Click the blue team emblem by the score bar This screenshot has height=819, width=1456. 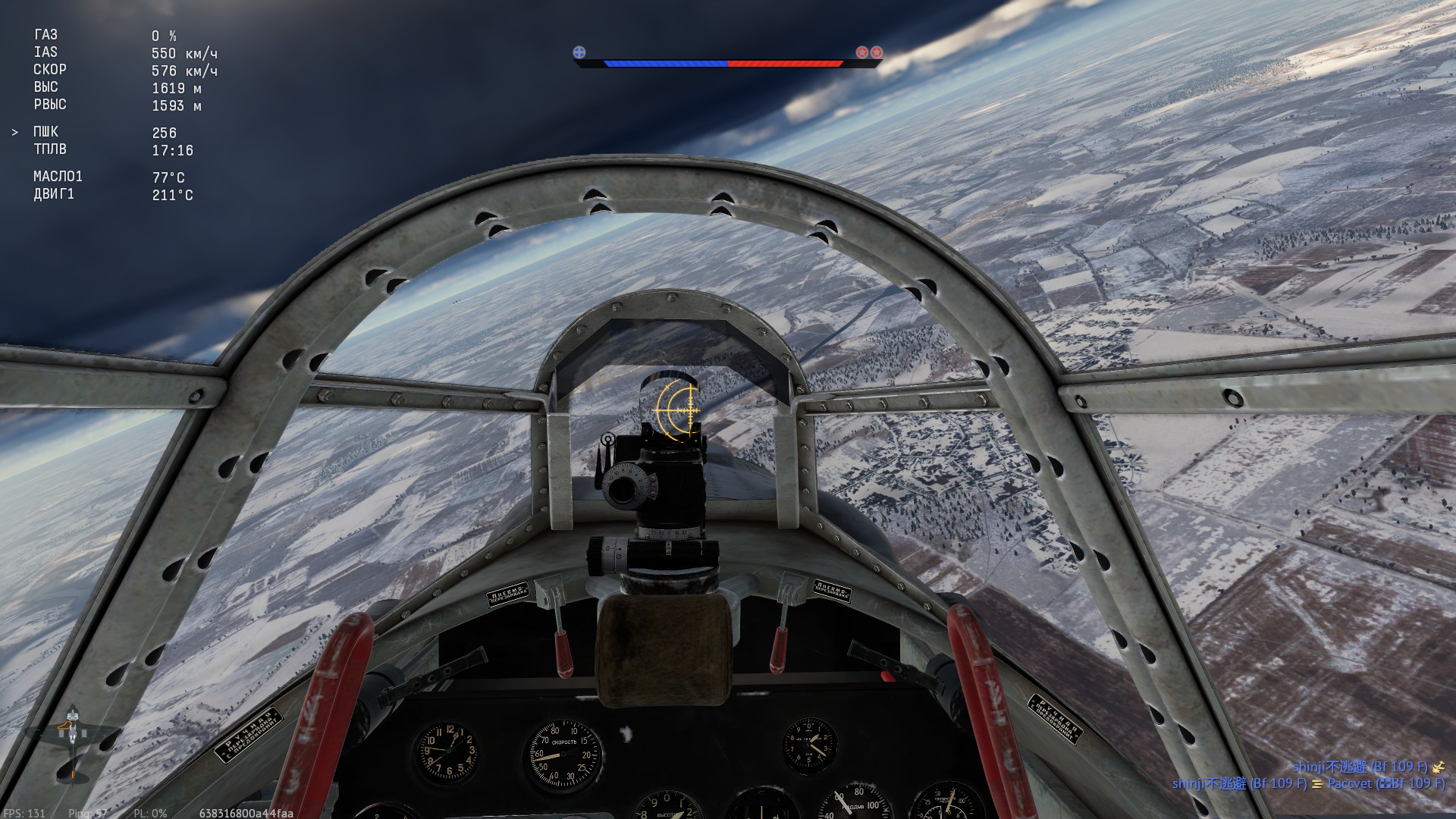(579, 52)
